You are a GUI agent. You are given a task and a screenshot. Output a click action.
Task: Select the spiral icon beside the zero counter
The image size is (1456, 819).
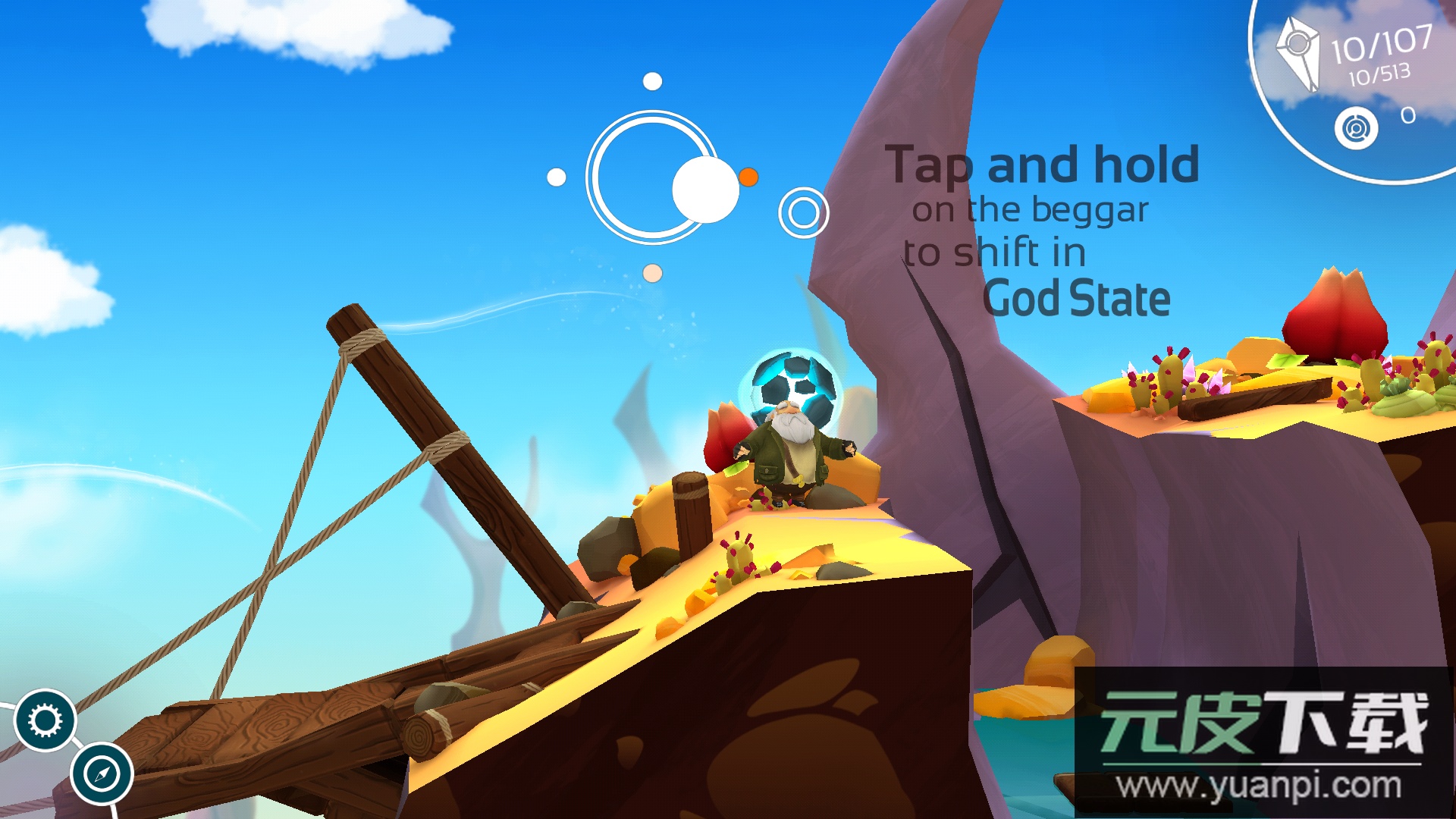[x=1356, y=128]
